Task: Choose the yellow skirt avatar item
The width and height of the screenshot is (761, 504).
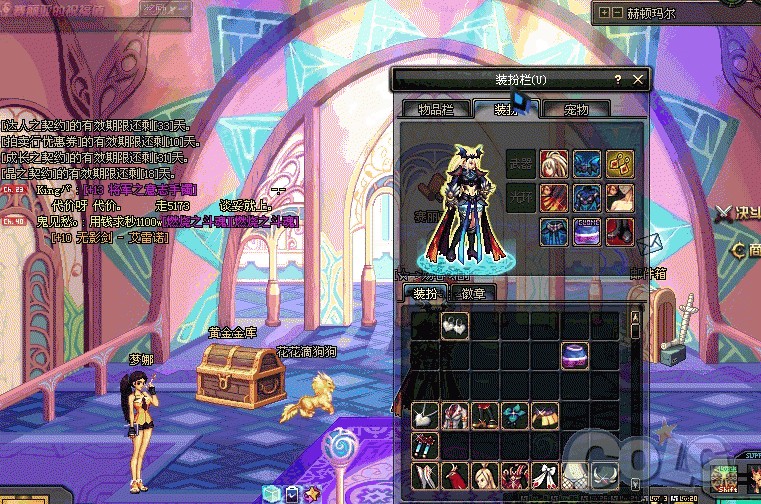Action: (x=545, y=415)
